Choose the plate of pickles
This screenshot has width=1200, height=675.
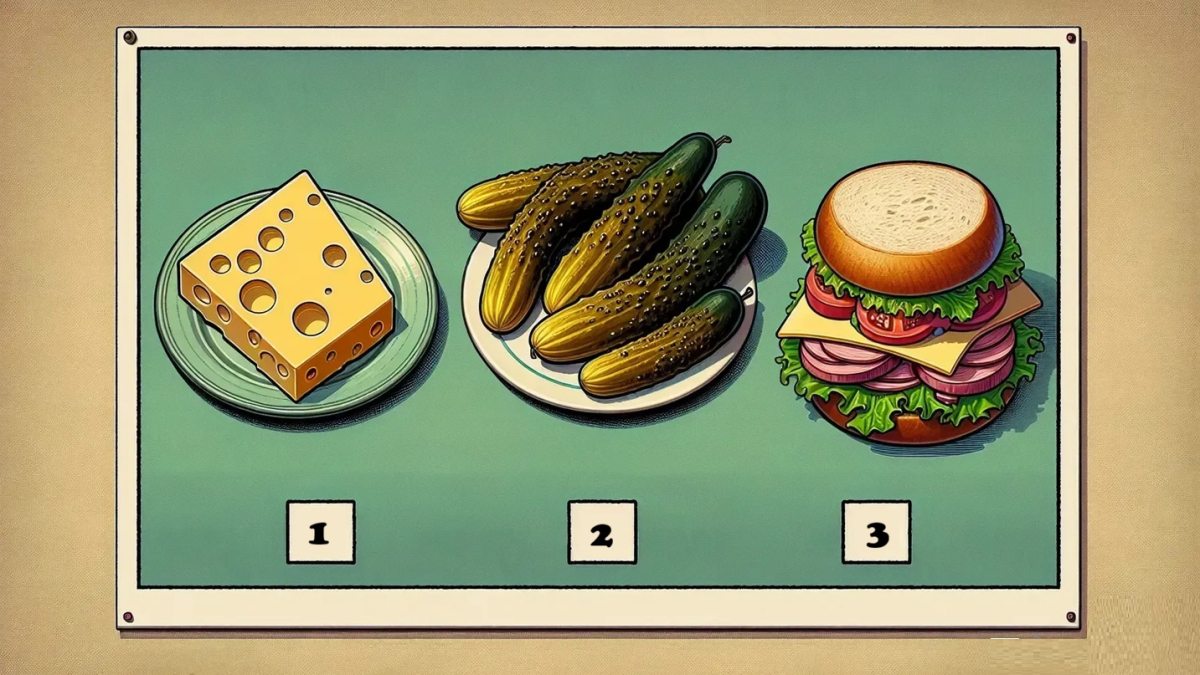click(x=610, y=270)
